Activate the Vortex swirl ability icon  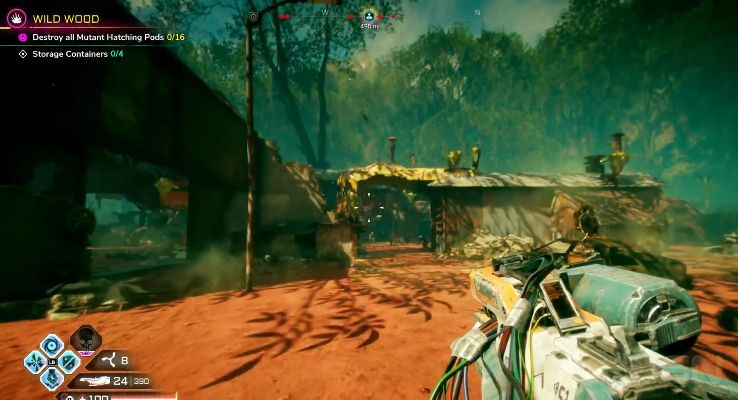[52, 346]
